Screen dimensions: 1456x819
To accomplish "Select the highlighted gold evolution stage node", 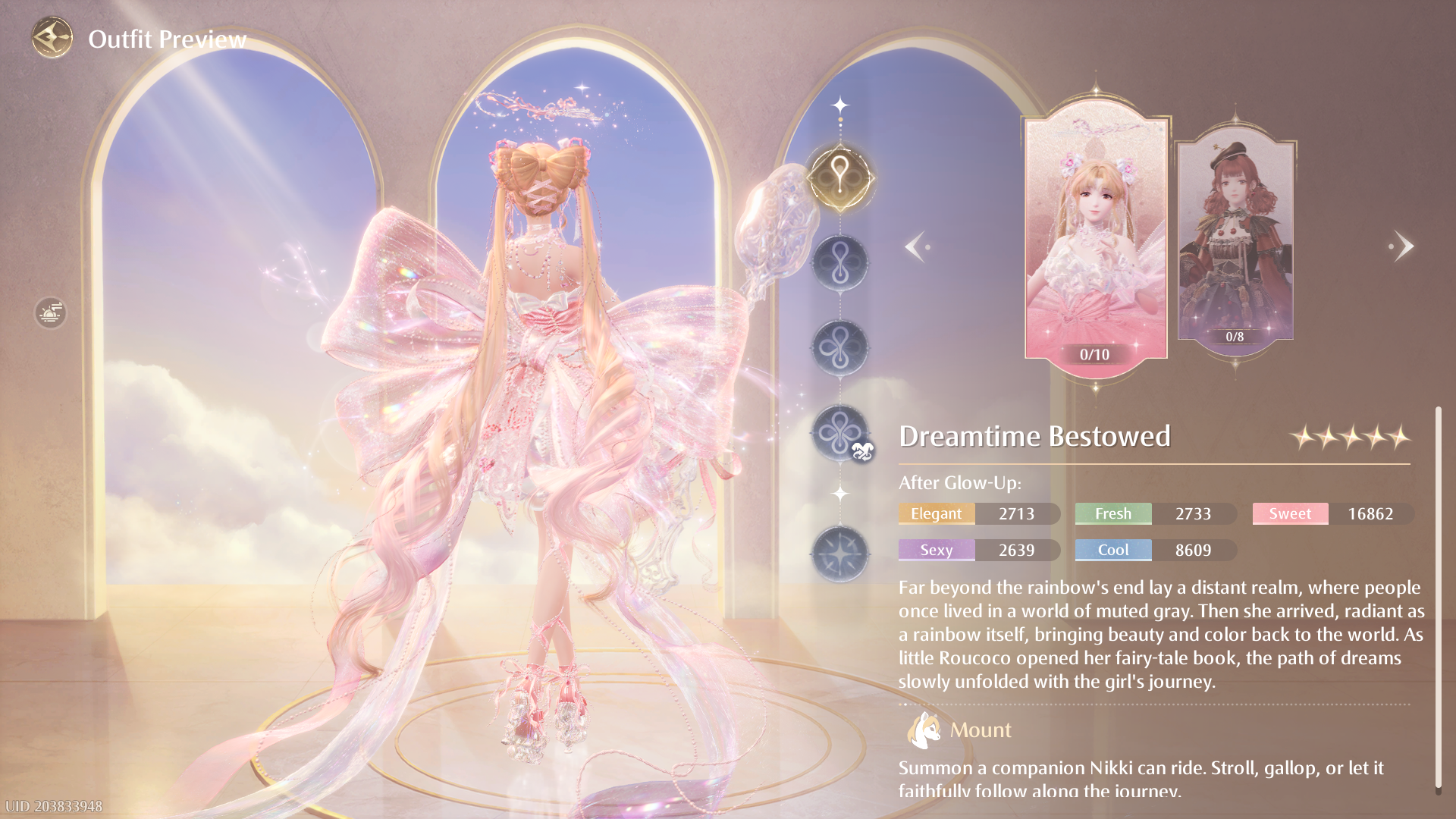I will pos(839,178).
